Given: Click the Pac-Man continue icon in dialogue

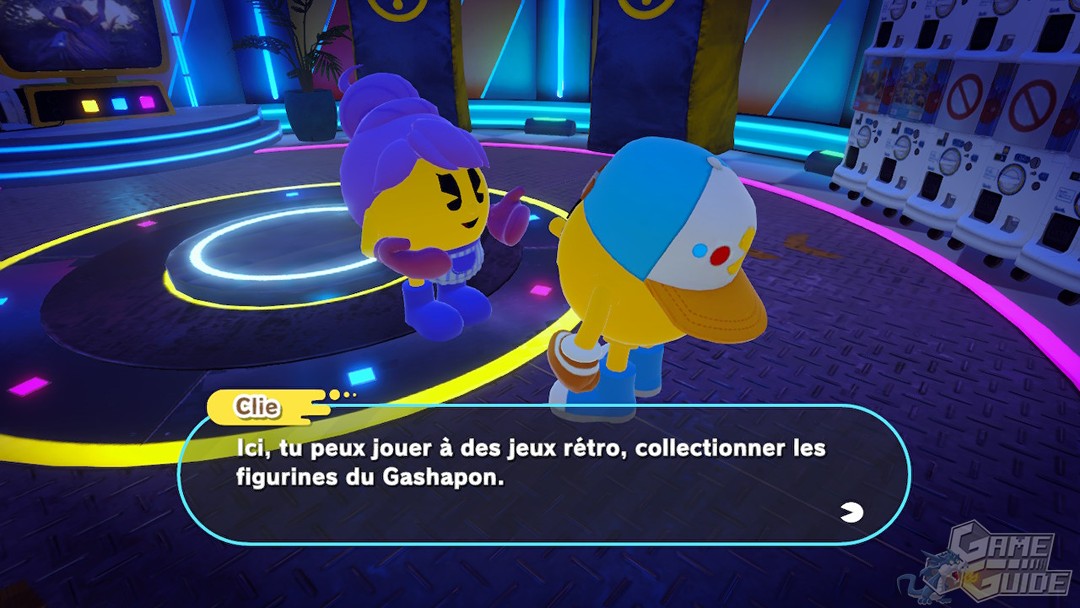Looking at the screenshot, I should tap(853, 513).
